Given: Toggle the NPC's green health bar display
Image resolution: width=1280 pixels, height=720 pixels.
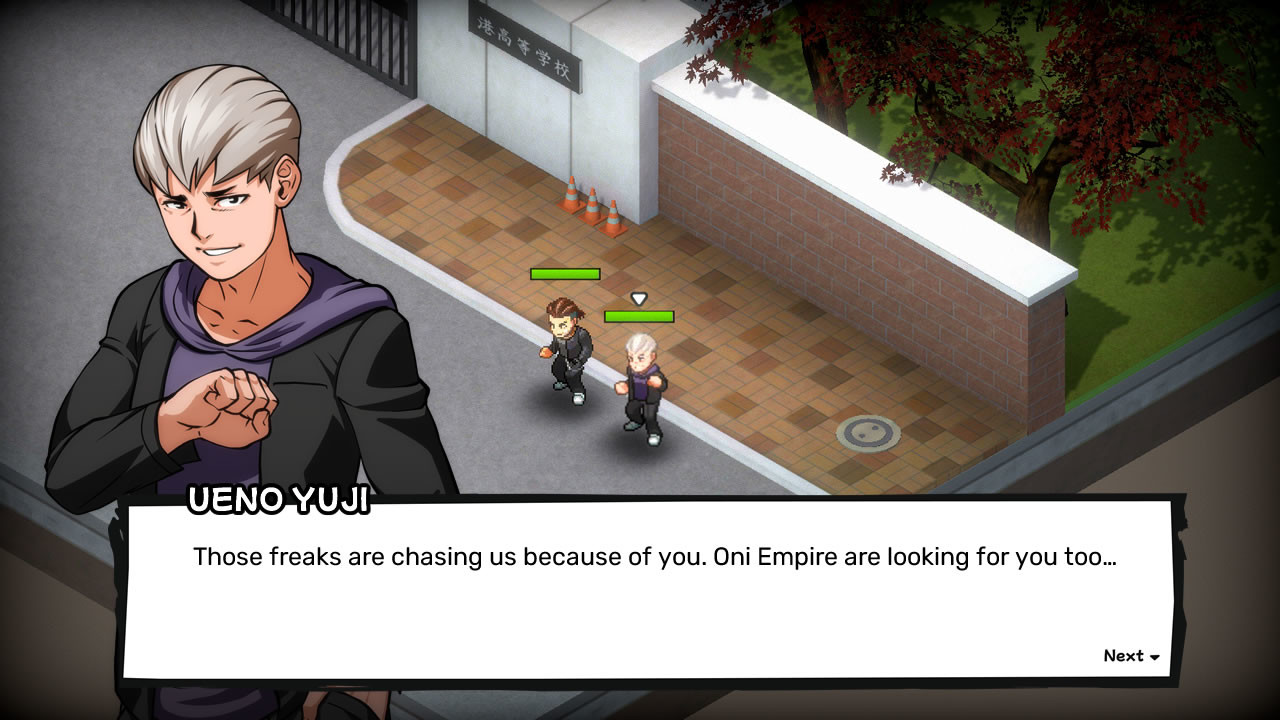Looking at the screenshot, I should (565, 272).
